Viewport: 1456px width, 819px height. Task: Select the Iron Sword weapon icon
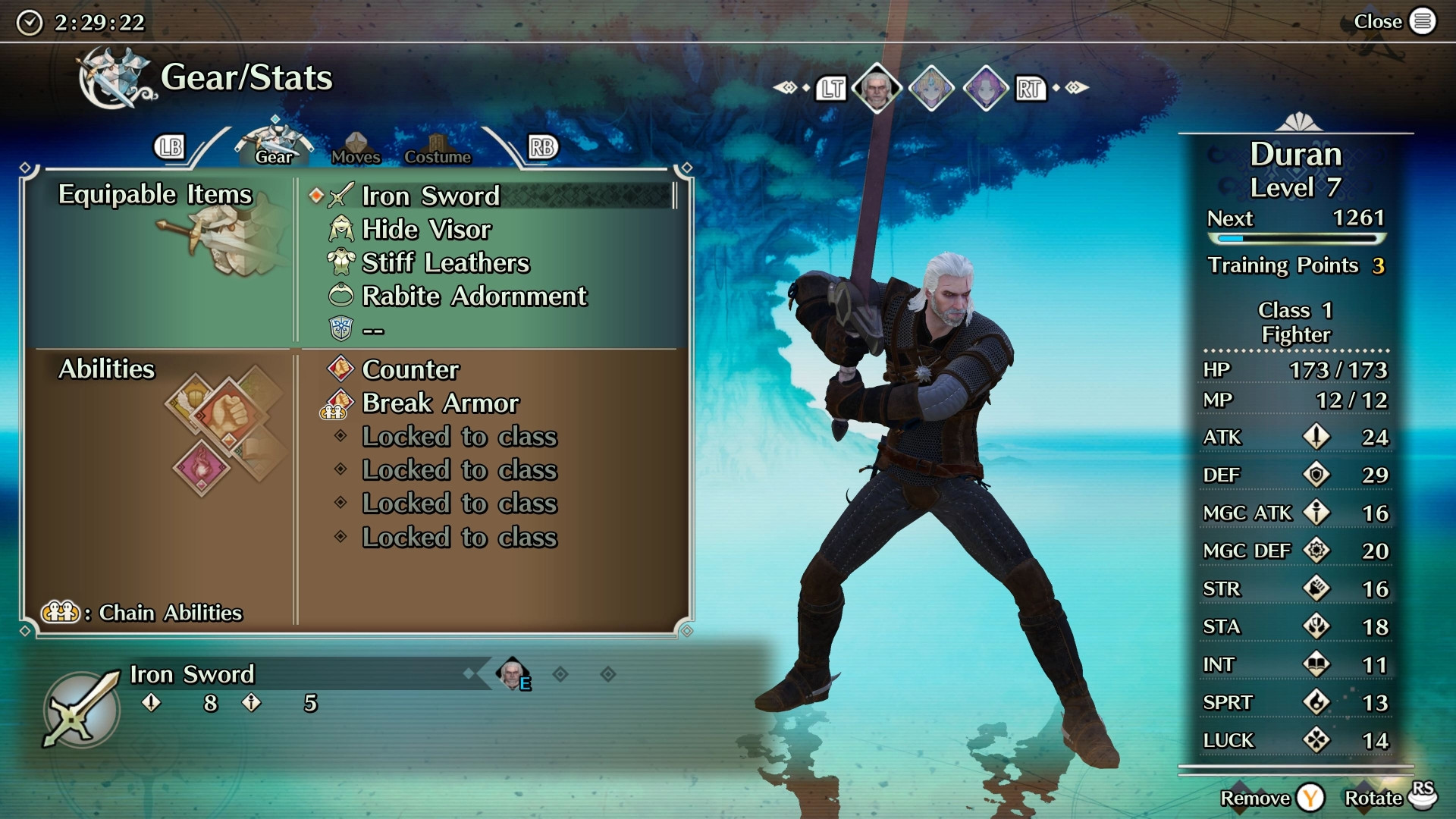pos(341,196)
